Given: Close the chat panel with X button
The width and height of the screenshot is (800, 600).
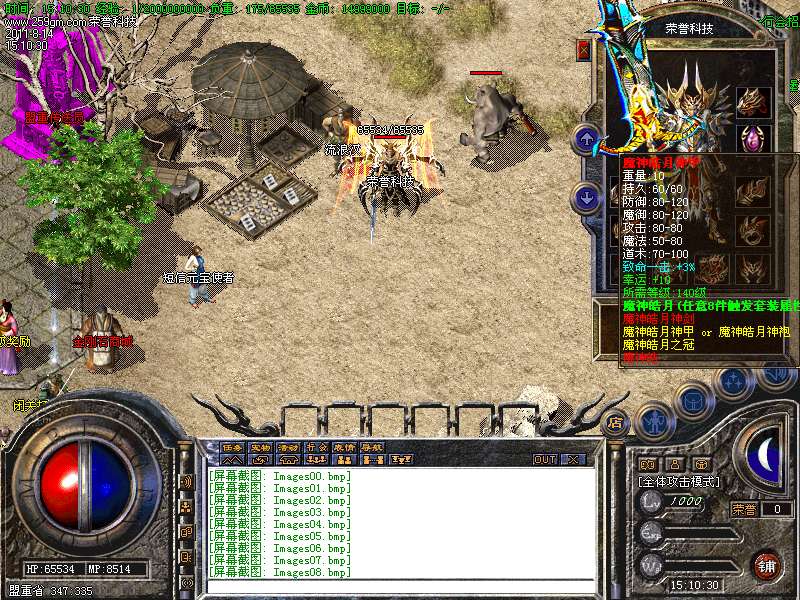Looking at the screenshot, I should tap(573, 460).
